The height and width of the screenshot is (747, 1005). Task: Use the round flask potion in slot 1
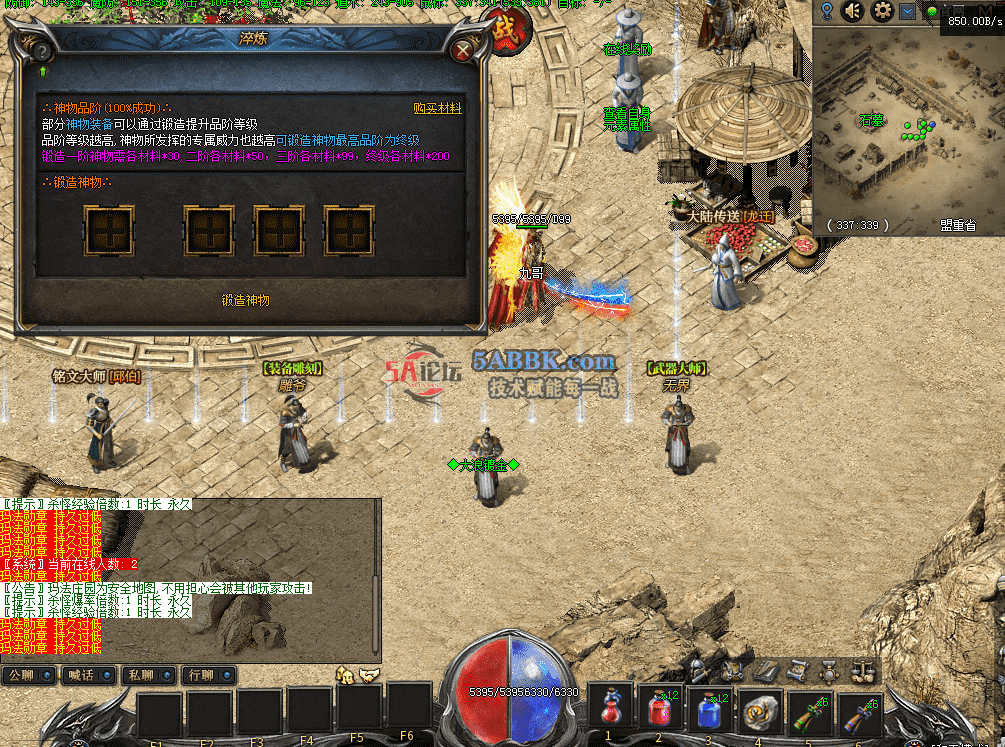click(x=610, y=709)
